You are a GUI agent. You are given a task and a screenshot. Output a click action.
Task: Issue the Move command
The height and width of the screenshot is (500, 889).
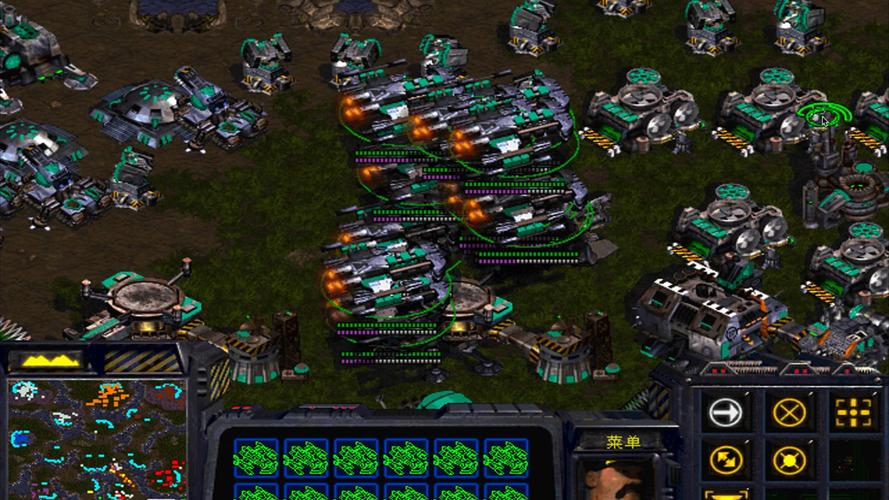(725, 411)
